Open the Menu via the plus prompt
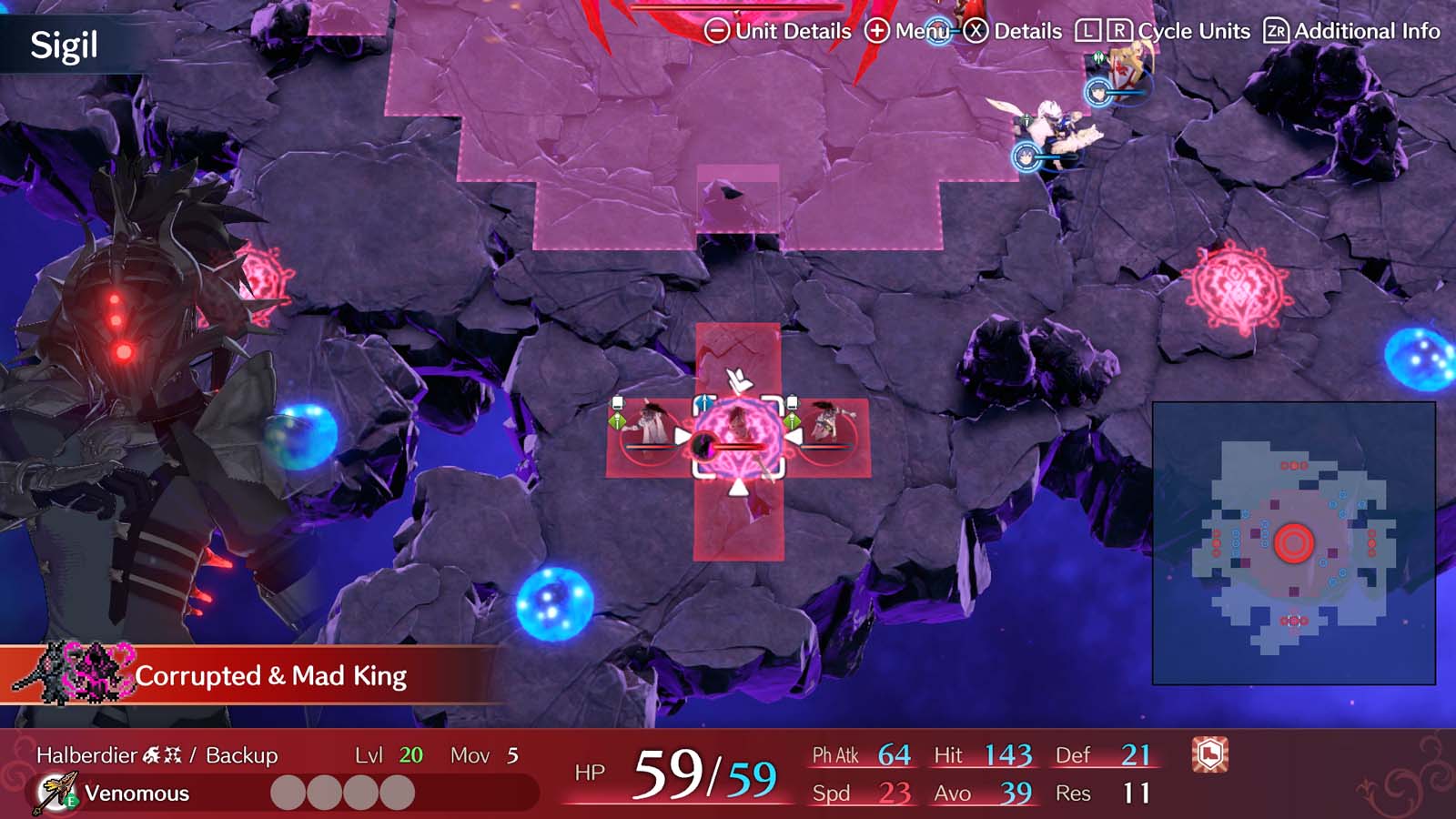This screenshot has height=819, width=1456. (x=877, y=30)
